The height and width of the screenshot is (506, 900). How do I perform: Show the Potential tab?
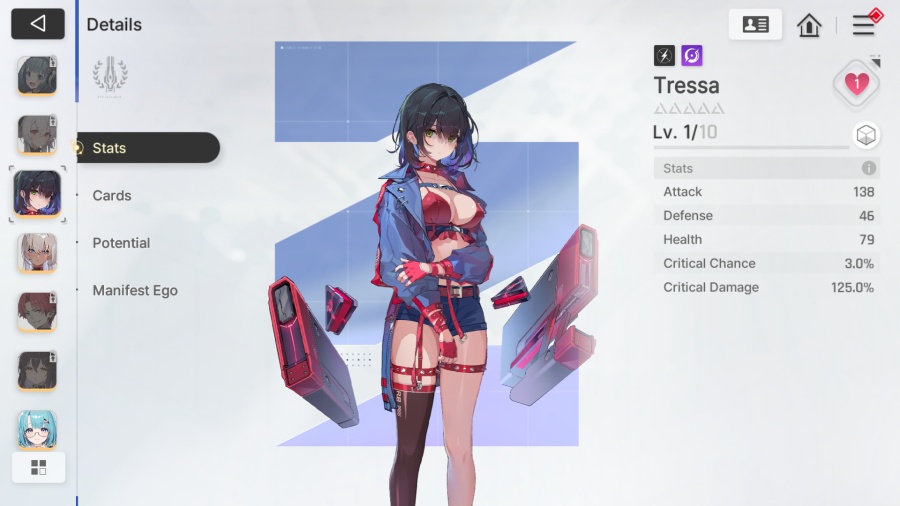pyautogui.click(x=121, y=243)
